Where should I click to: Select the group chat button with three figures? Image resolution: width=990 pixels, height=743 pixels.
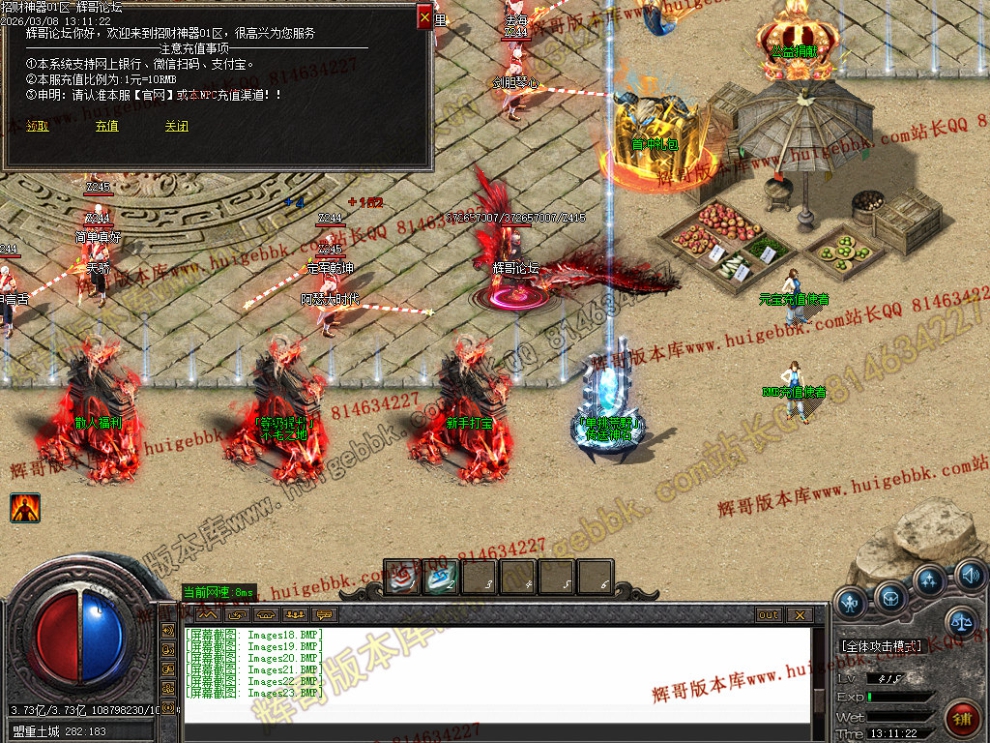click(294, 615)
